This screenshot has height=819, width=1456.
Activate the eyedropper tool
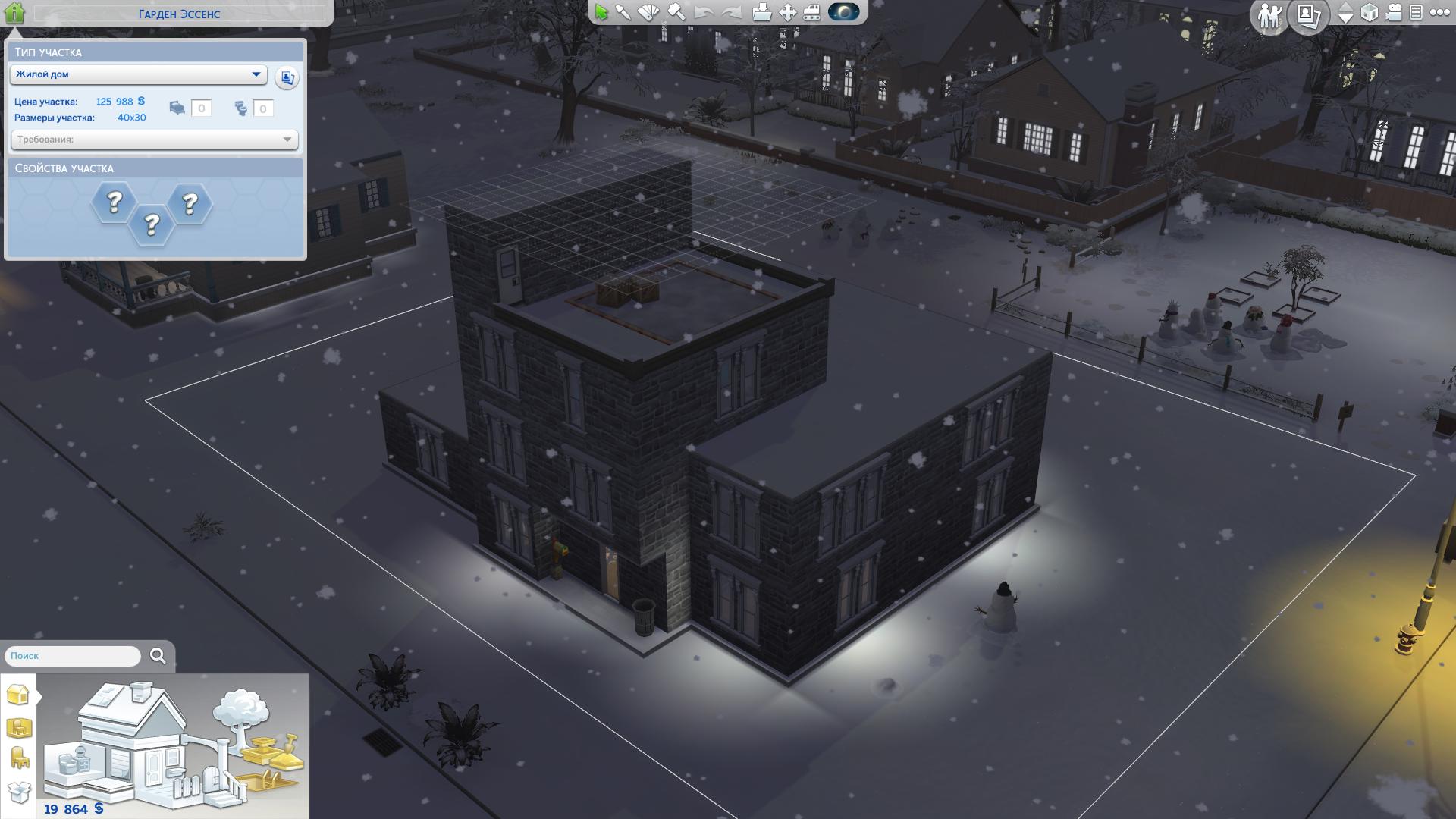click(624, 13)
